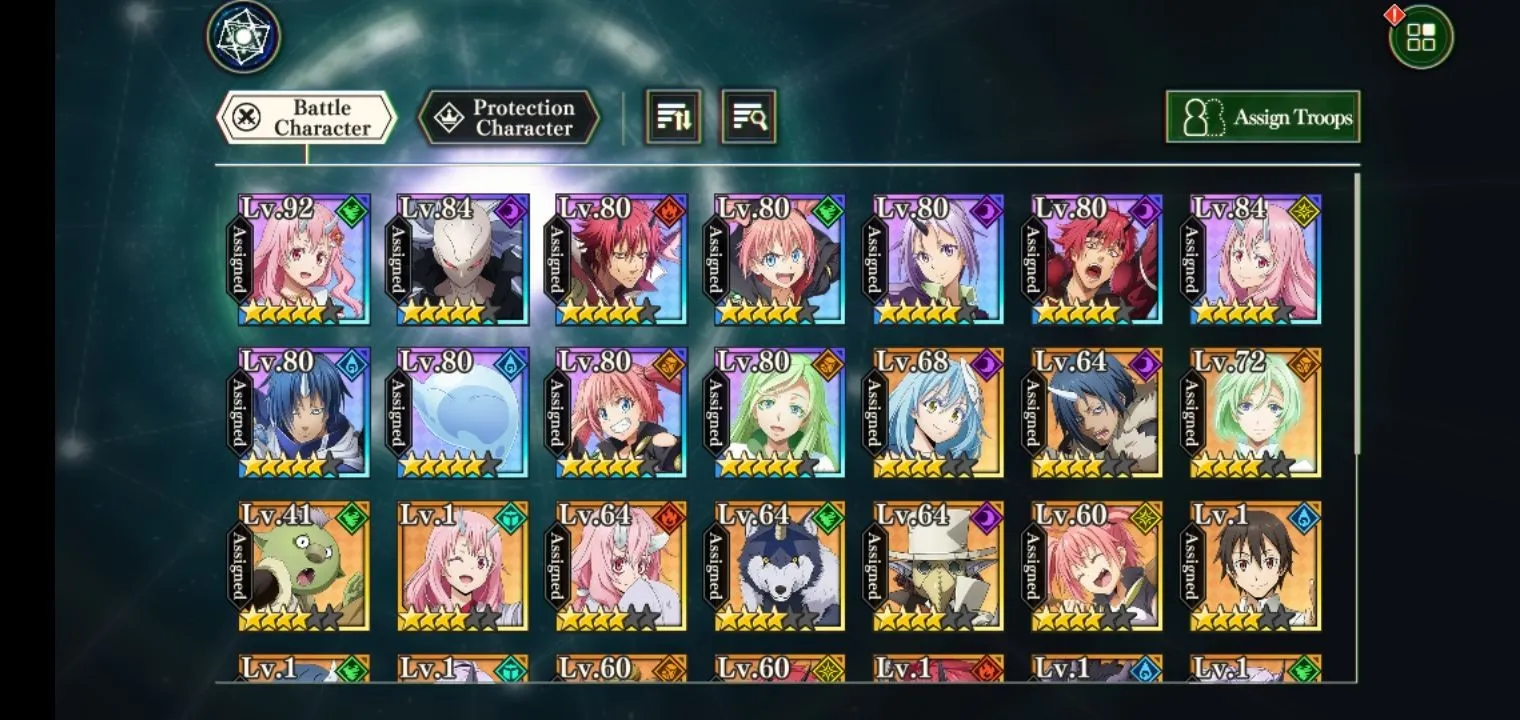1520x720 pixels.
Task: Select the Lv.64 horned blue-haired man card
Action: pyautogui.click(x=1097, y=413)
